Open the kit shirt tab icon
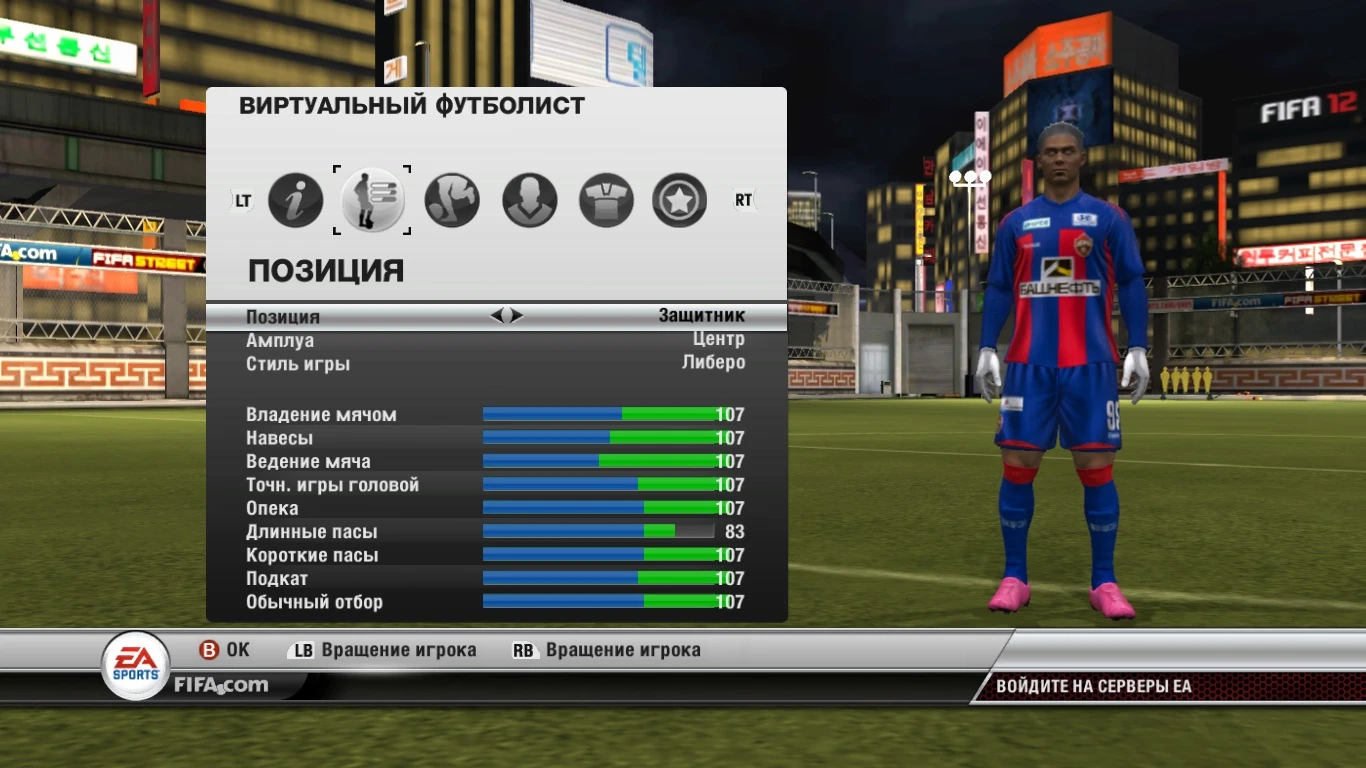1366x768 pixels. click(604, 199)
